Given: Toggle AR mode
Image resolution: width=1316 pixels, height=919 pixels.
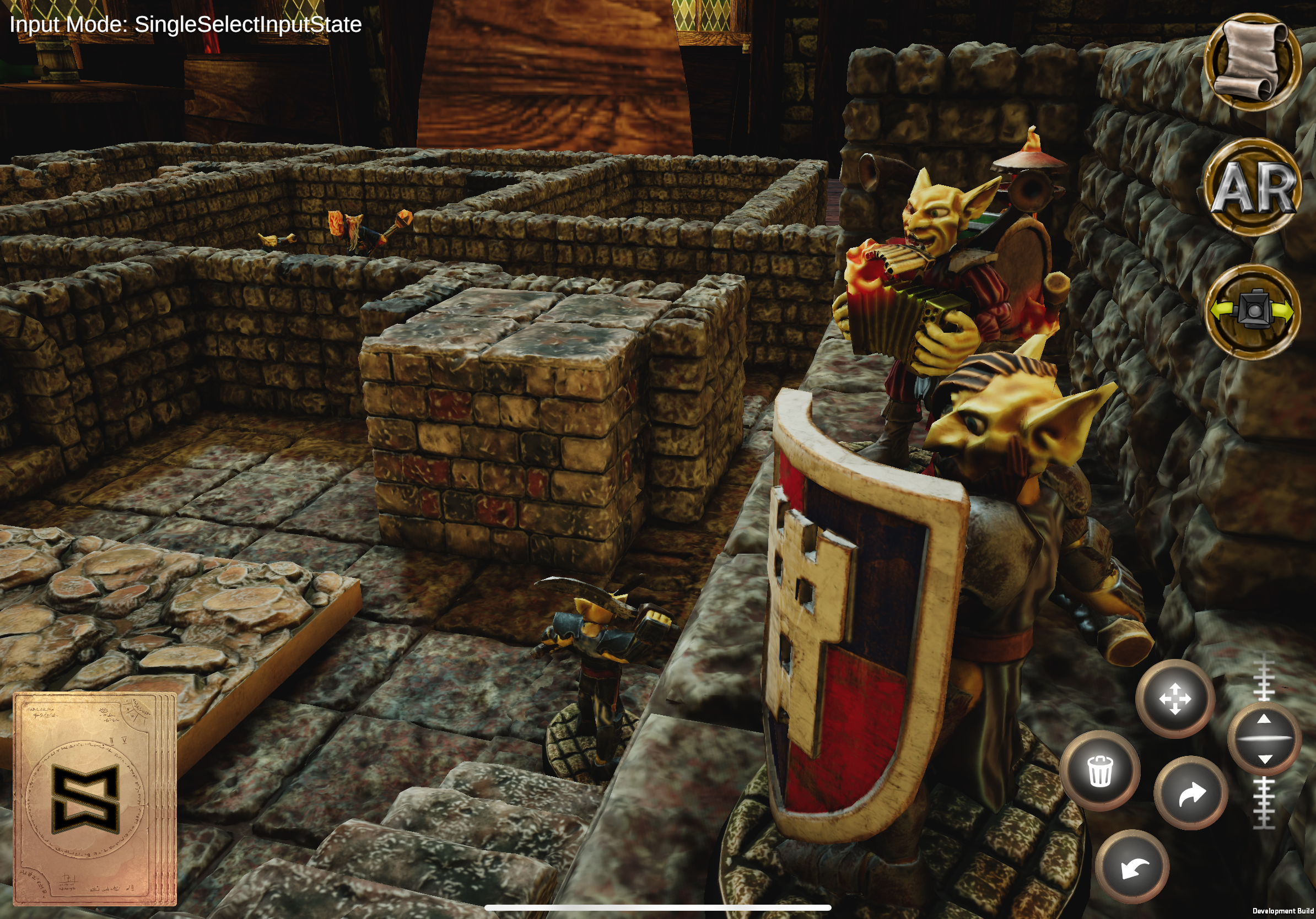Looking at the screenshot, I should [1252, 187].
